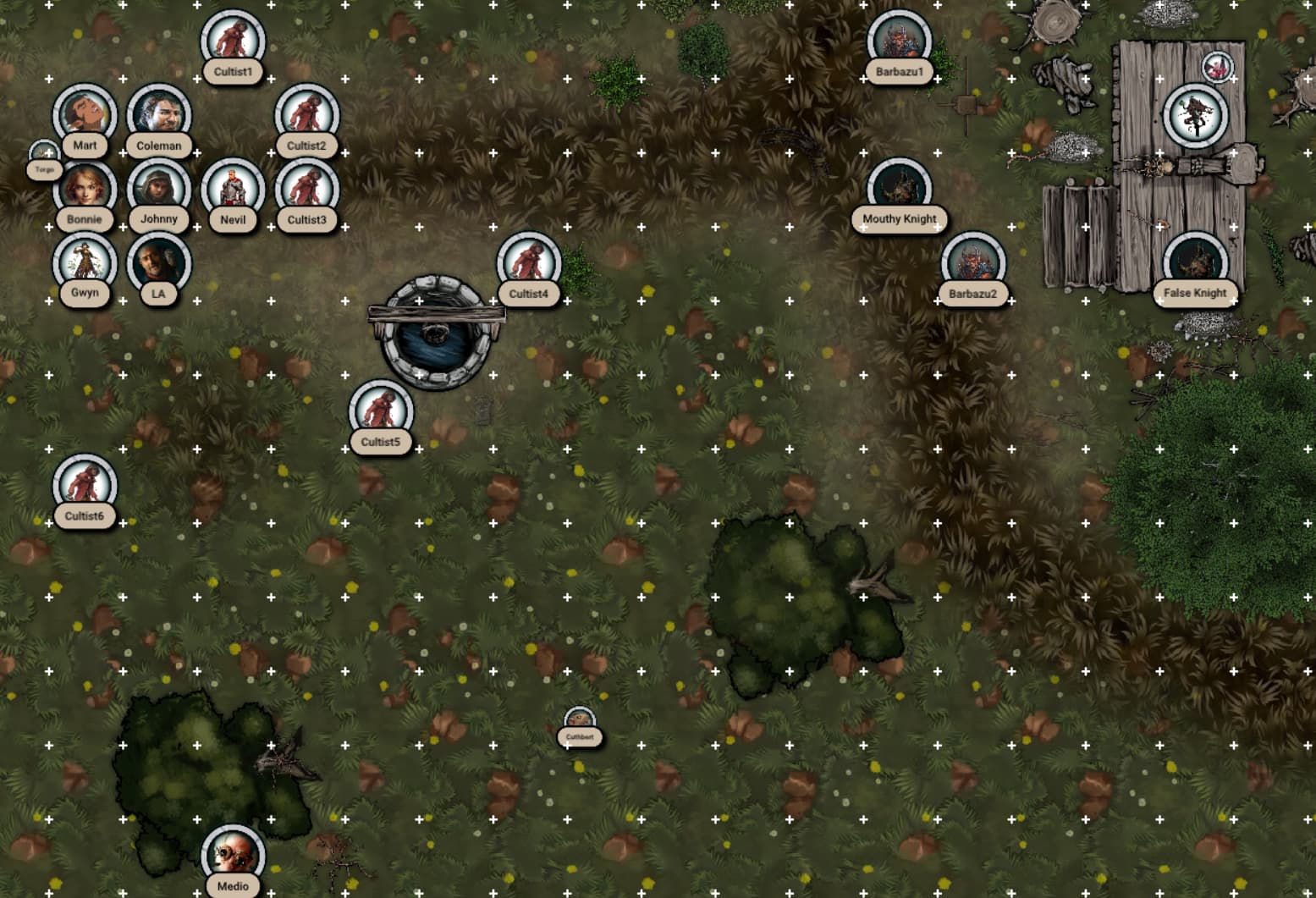Viewport: 1316px width, 898px height.
Task: Choose the Cultist2 token
Action: [306, 114]
